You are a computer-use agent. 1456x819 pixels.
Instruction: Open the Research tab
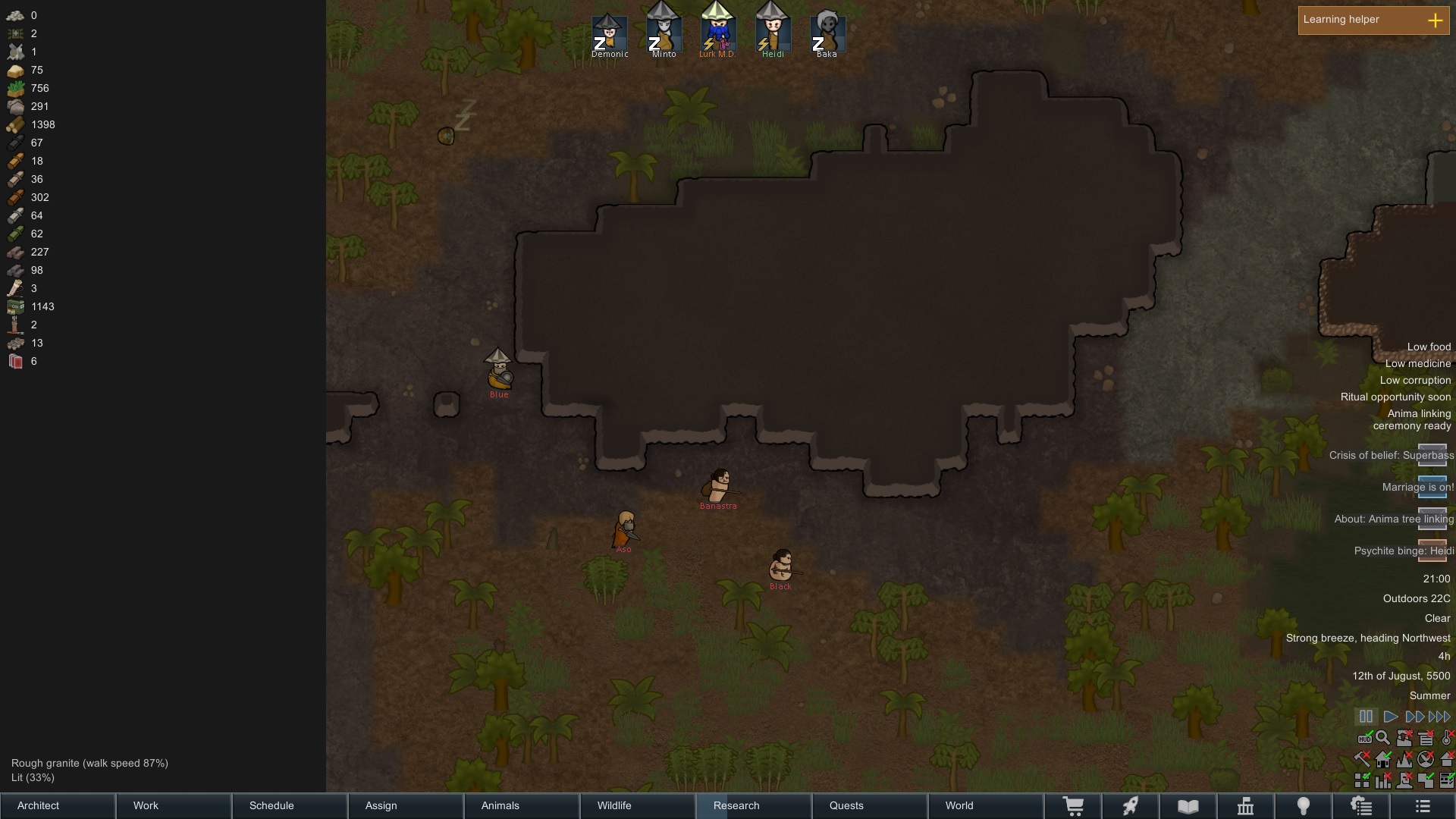point(754,805)
